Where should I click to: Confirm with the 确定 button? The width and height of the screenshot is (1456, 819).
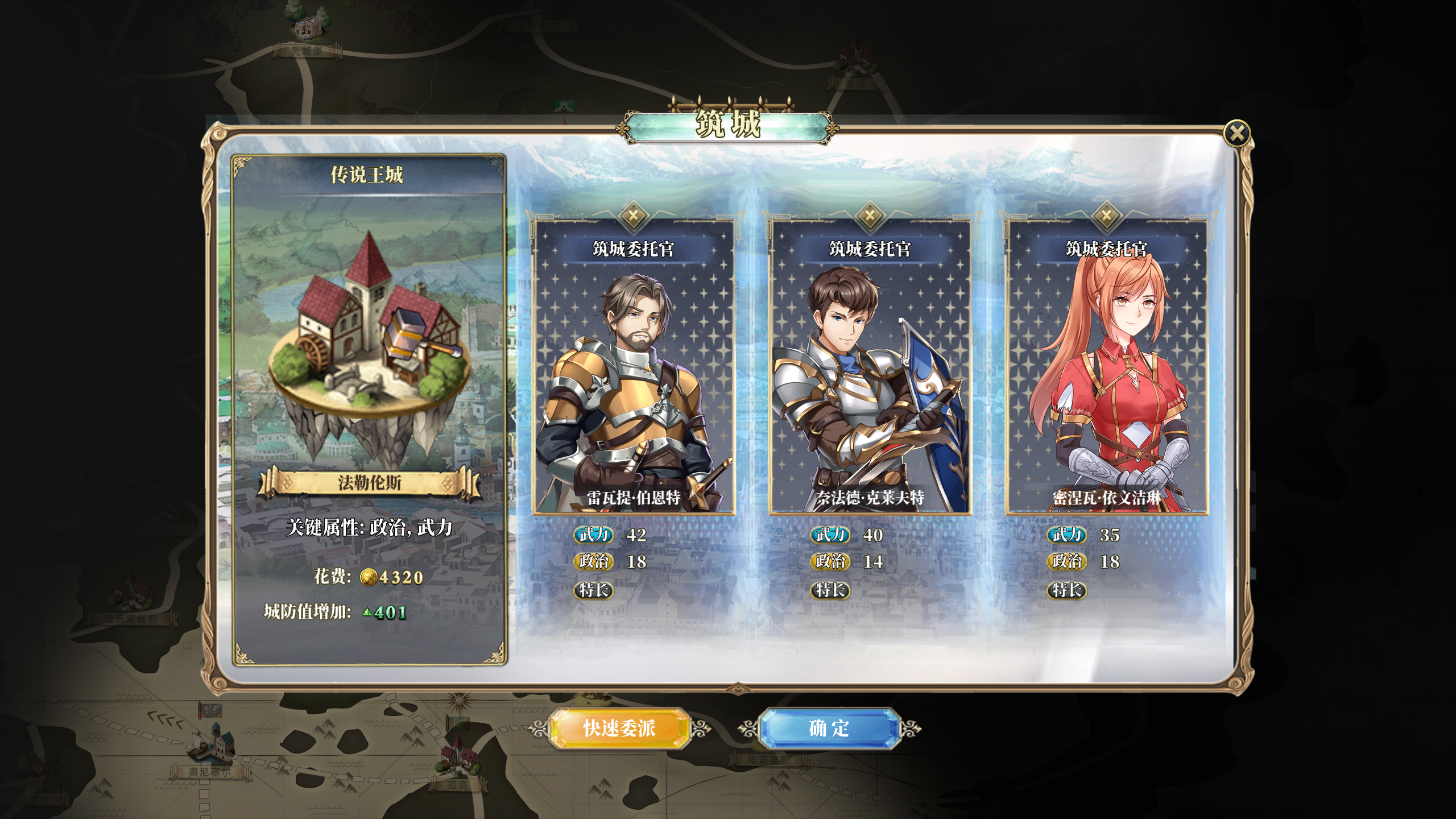tap(829, 728)
